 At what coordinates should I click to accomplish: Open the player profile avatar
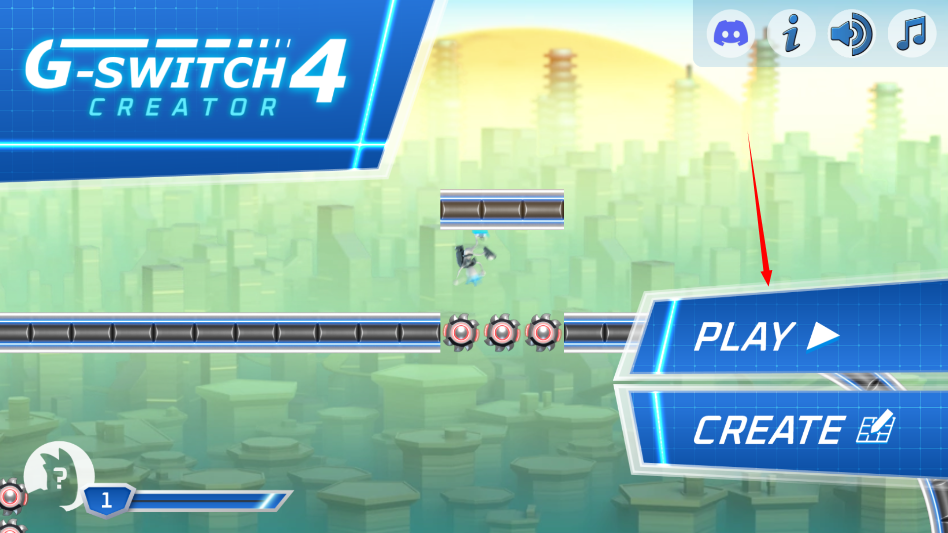59,476
